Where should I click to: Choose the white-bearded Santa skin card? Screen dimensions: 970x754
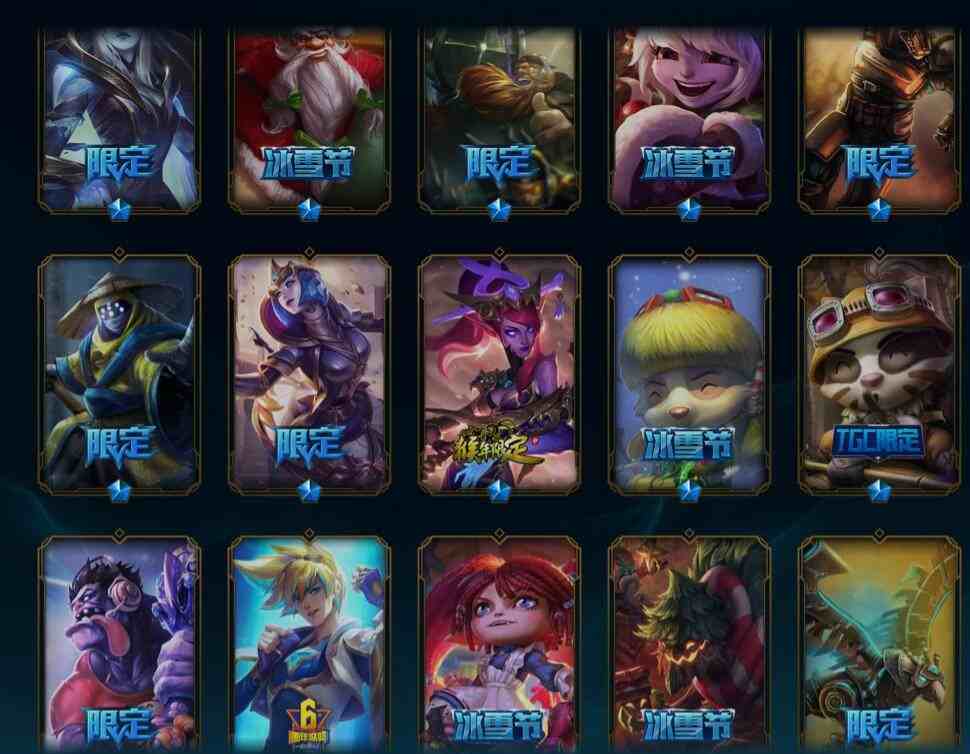coord(309,118)
